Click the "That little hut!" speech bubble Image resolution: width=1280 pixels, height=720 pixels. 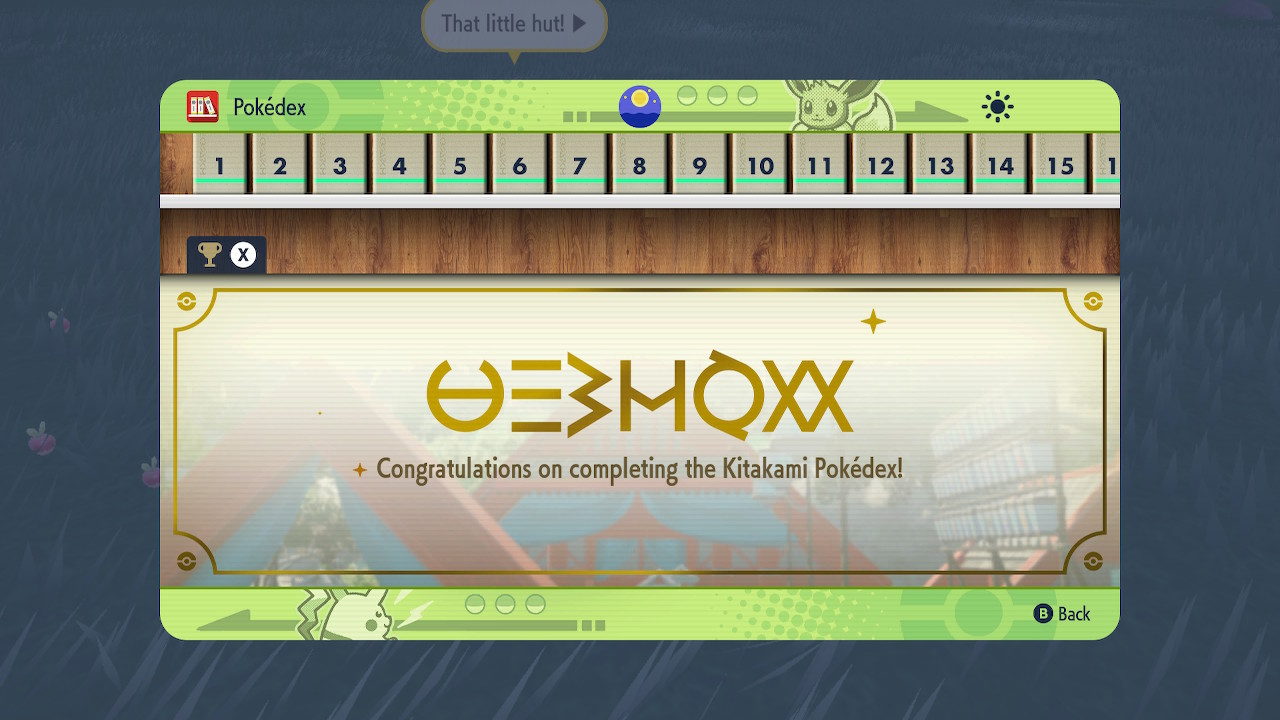(512, 26)
